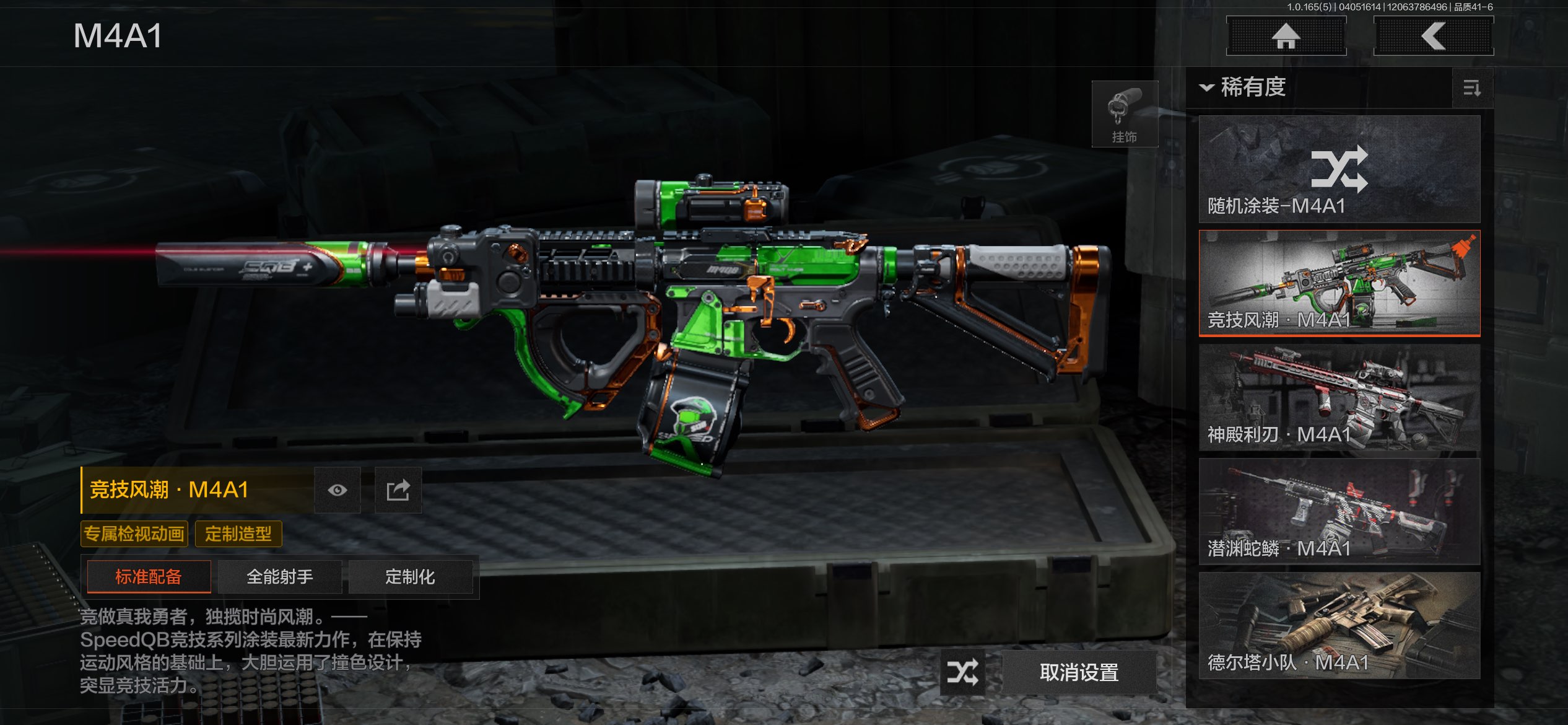Image resolution: width=1568 pixels, height=725 pixels.
Task: Share the skin via the share icon
Action: point(398,490)
